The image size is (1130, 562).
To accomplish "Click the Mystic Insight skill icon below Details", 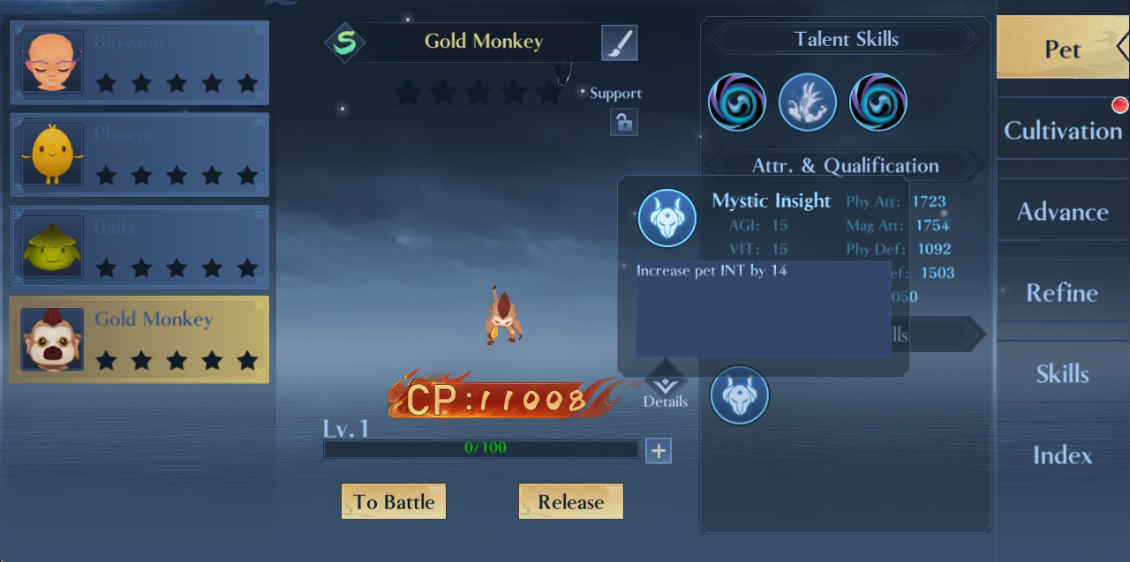I will [739, 395].
